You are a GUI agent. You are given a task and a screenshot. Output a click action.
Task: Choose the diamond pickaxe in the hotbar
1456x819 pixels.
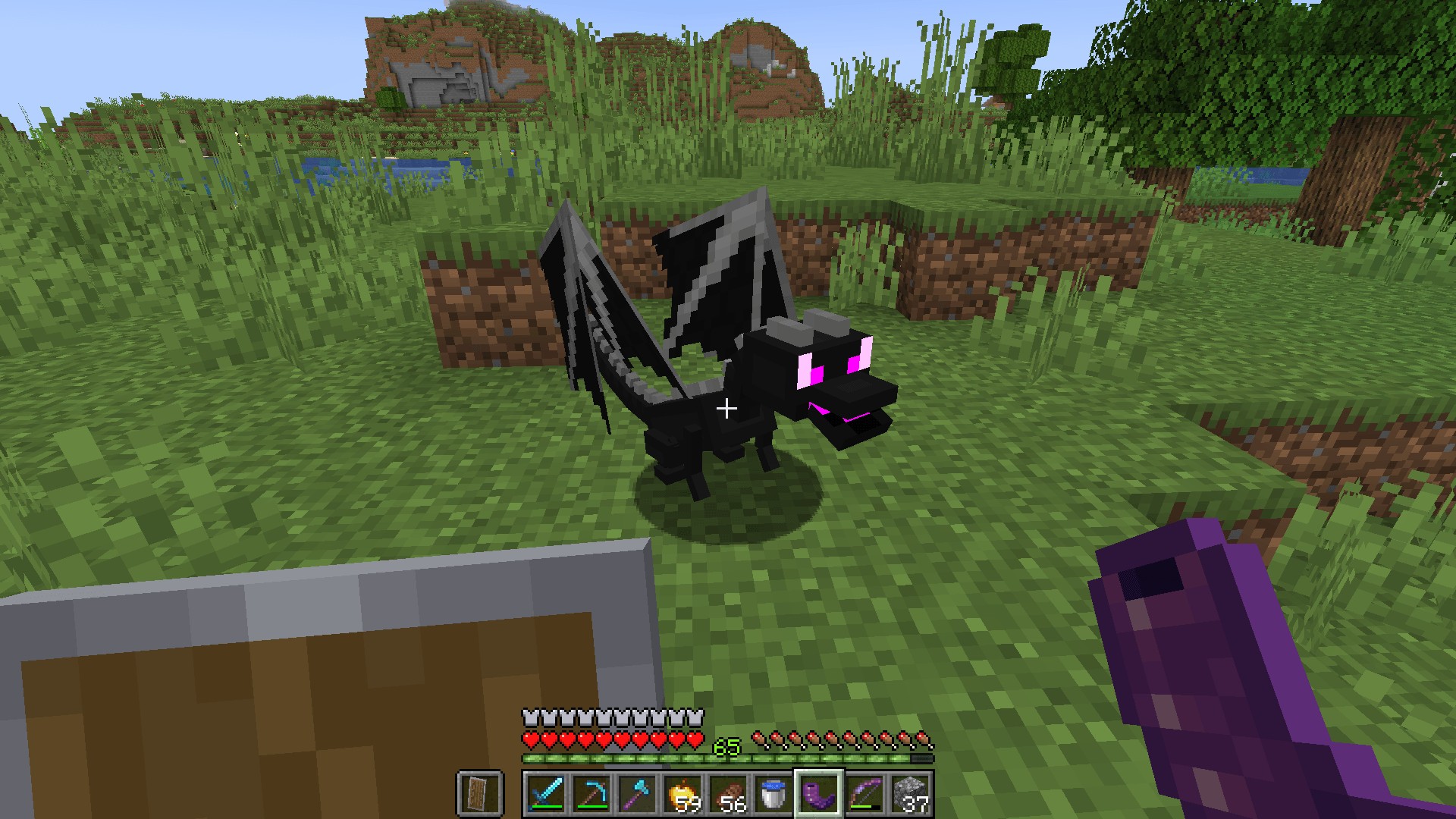click(591, 794)
